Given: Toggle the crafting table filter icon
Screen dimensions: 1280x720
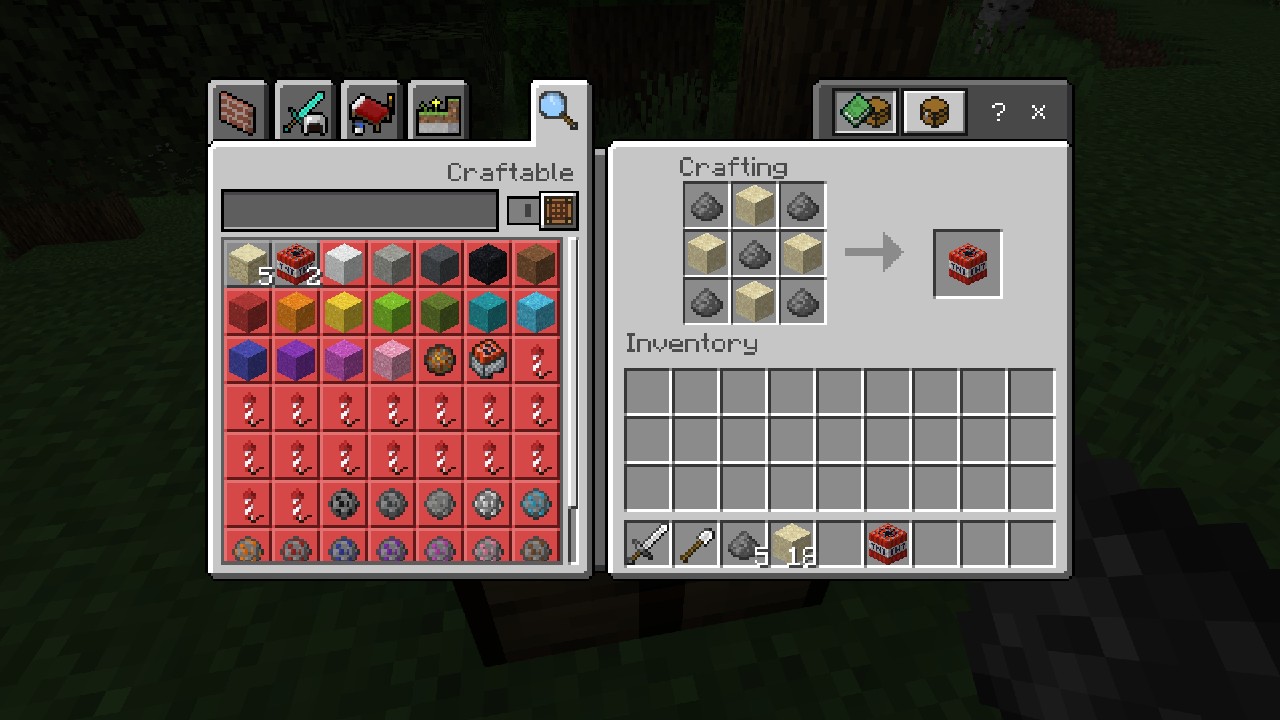Looking at the screenshot, I should click(x=558, y=210).
